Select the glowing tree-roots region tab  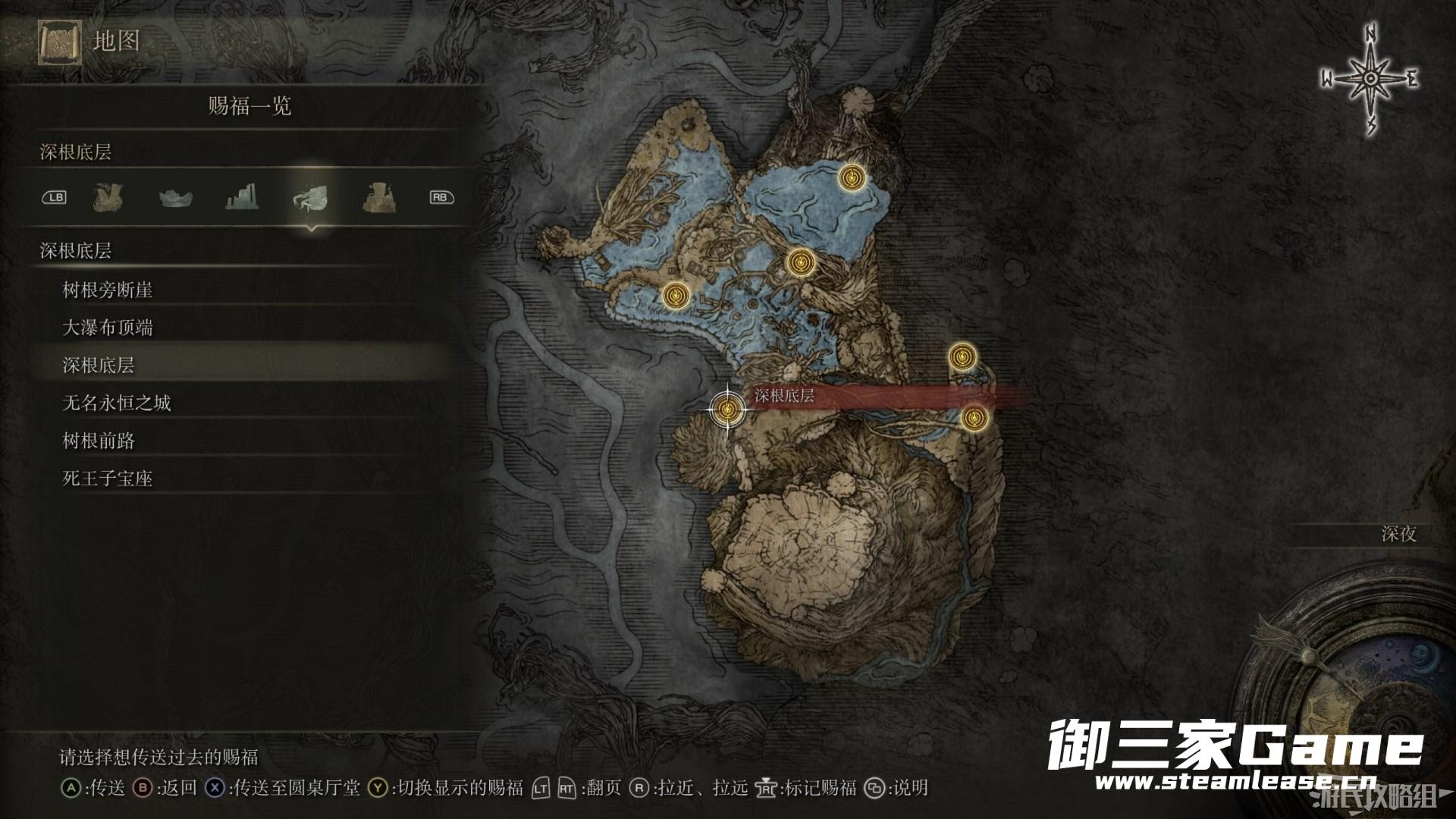pos(310,198)
